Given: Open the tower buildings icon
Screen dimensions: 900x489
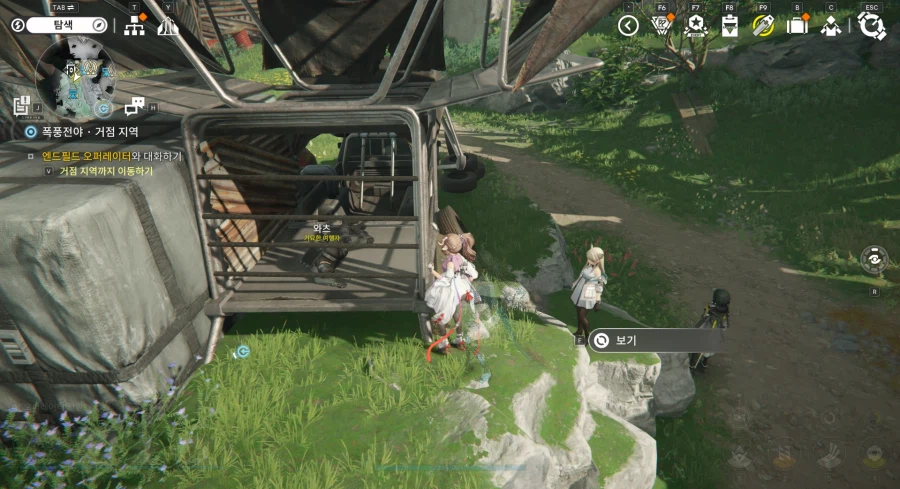Looking at the screenshot, I should point(167,26).
